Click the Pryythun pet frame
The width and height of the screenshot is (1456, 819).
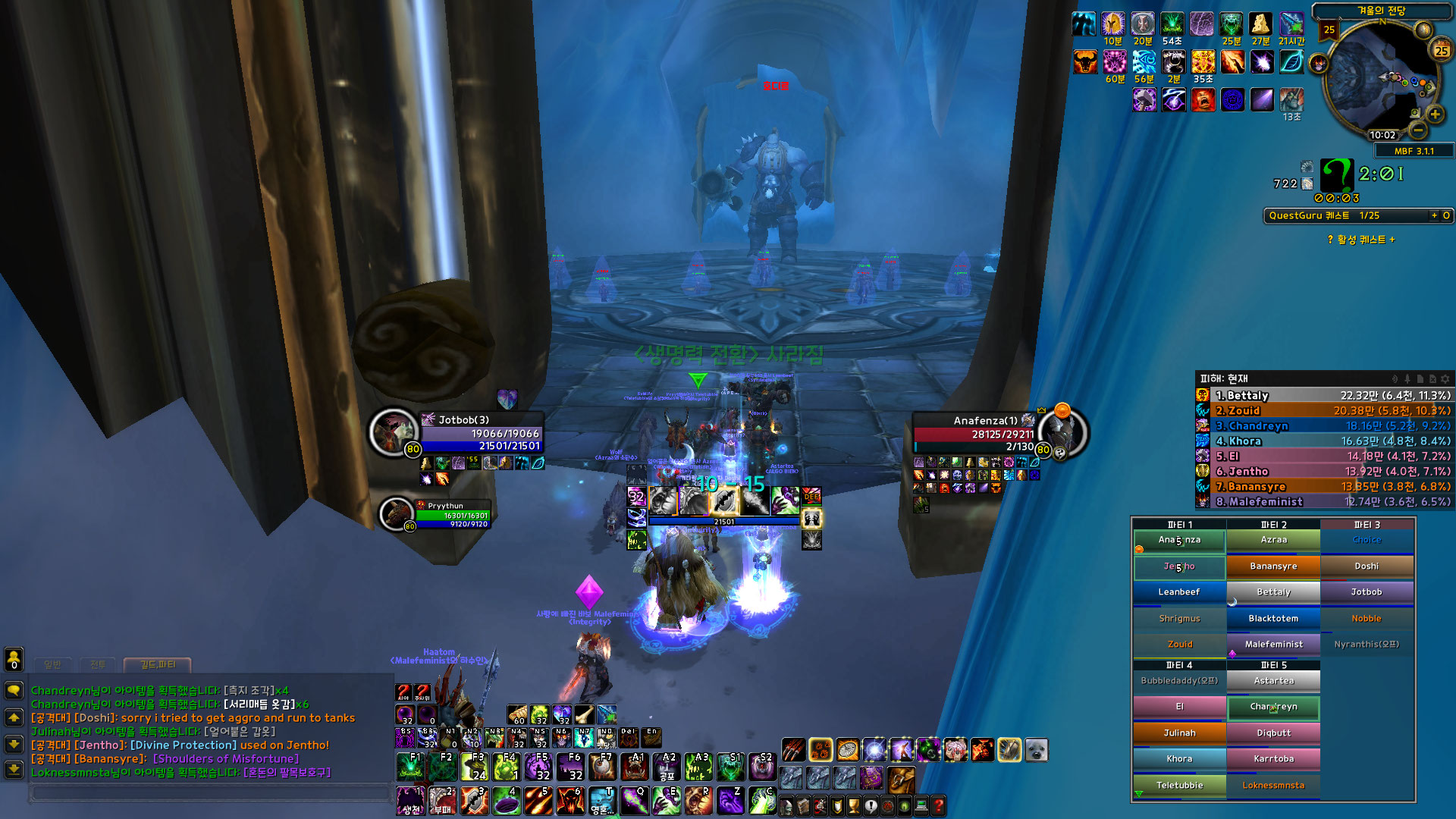pyautogui.click(x=451, y=515)
